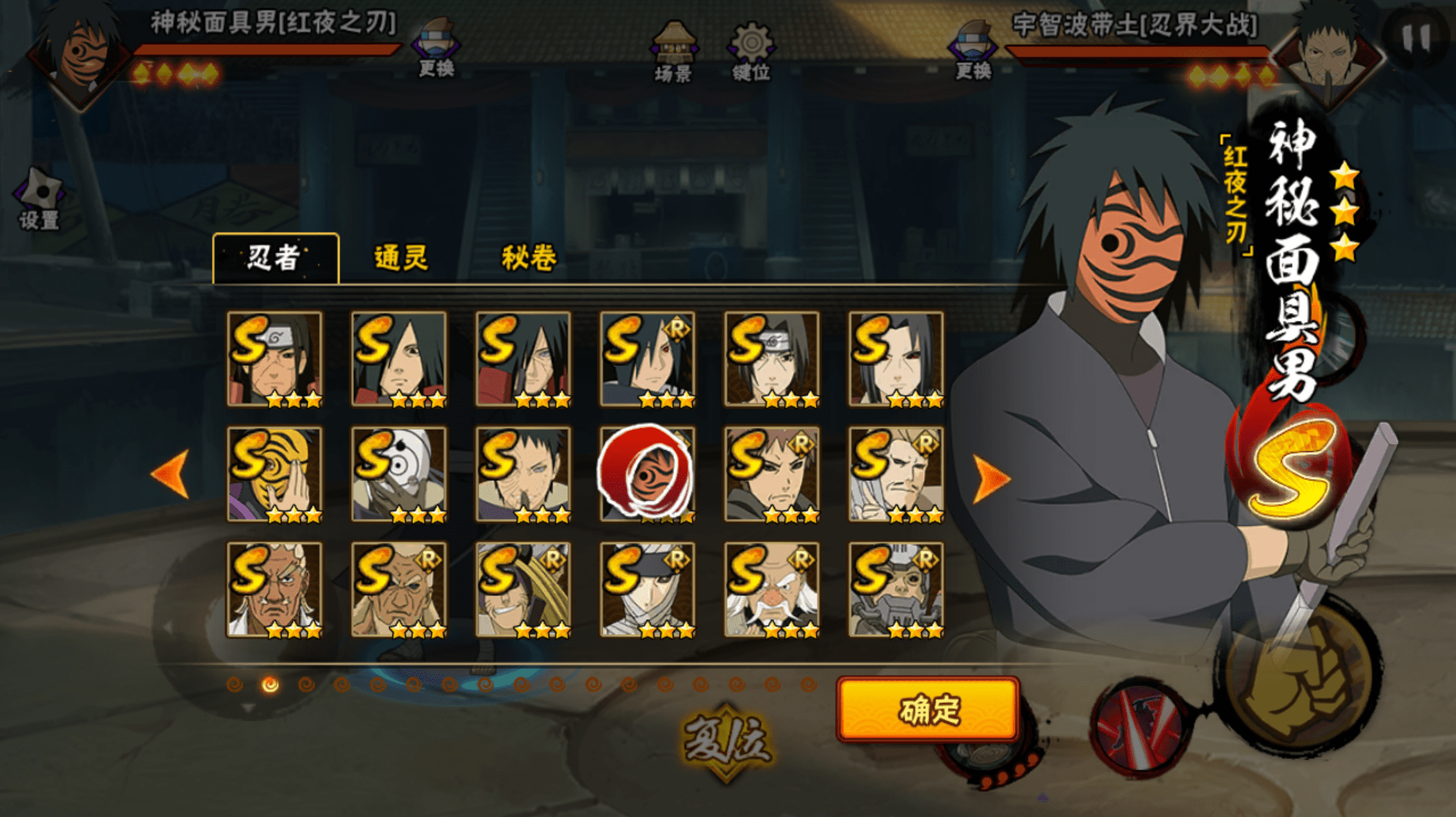Select the eyepatch elder ninja portrait
This screenshot has height=817, width=1456.
pos(399,590)
